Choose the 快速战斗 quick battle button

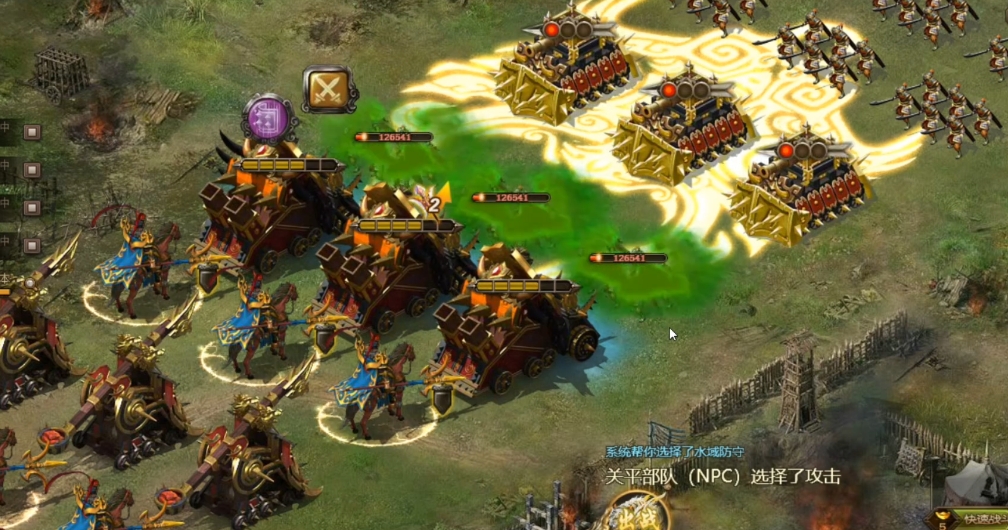click(x=975, y=518)
